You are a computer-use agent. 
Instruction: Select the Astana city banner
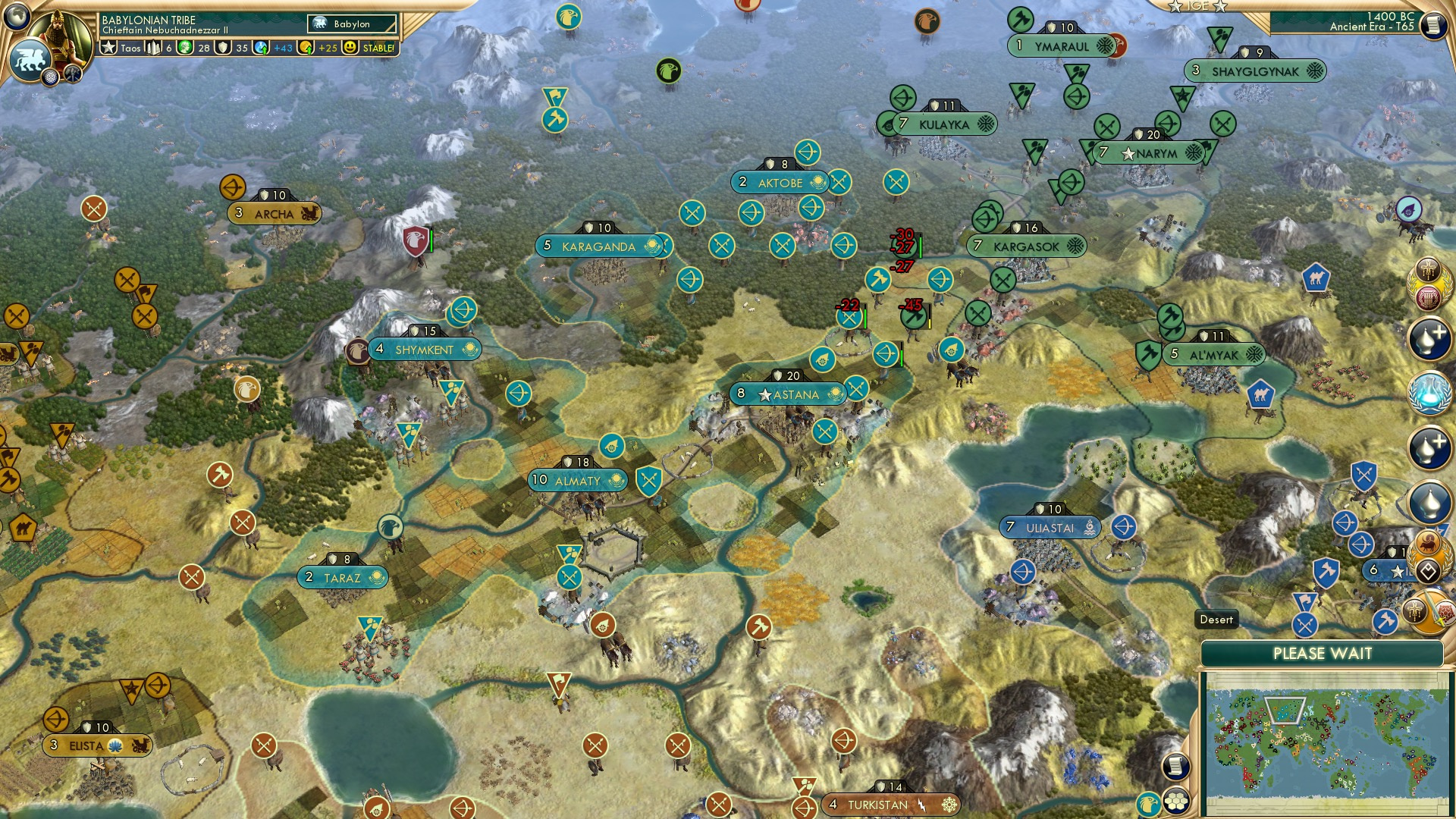click(787, 394)
